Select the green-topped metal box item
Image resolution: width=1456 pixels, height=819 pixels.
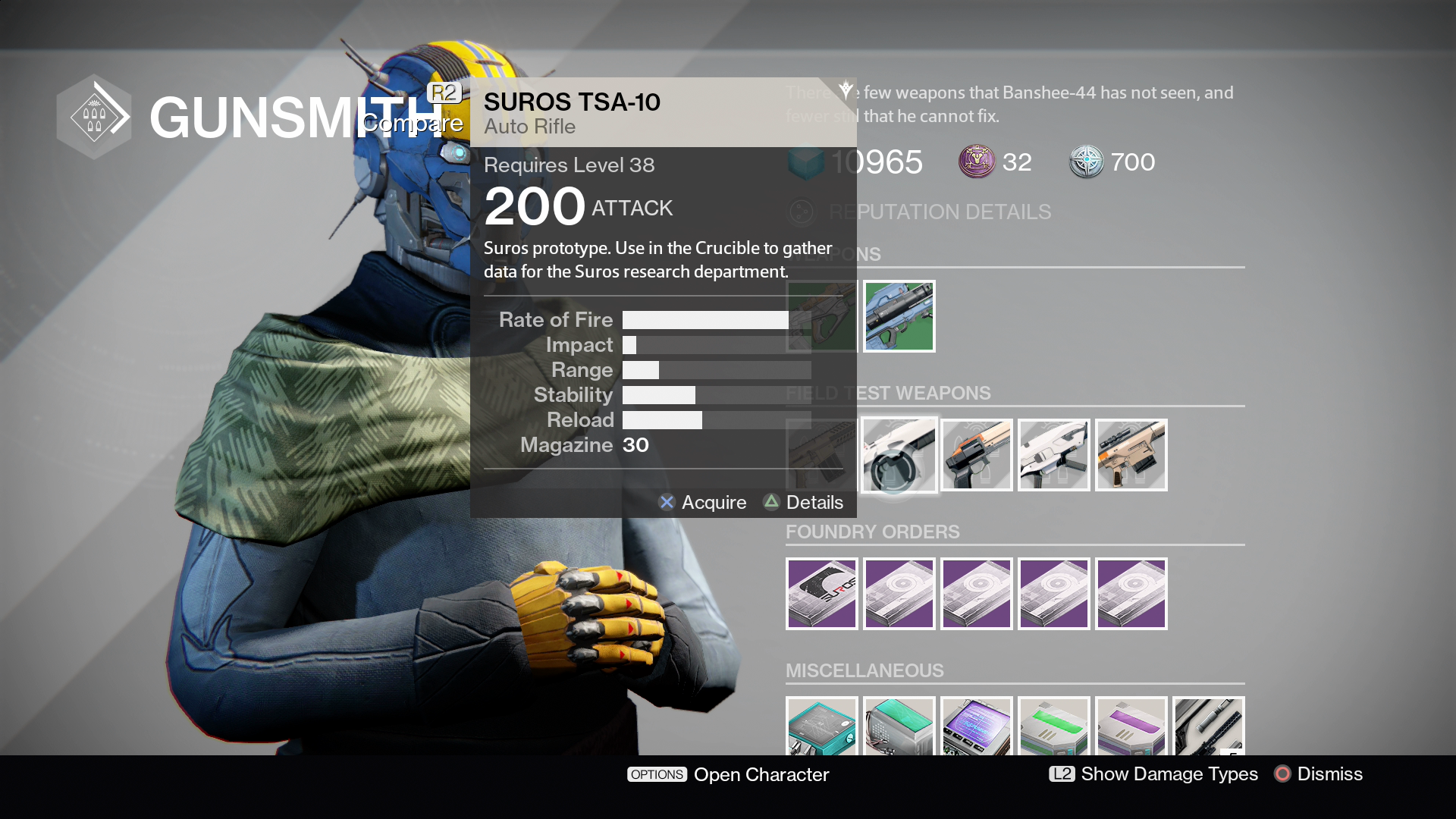pyautogui.click(x=899, y=726)
